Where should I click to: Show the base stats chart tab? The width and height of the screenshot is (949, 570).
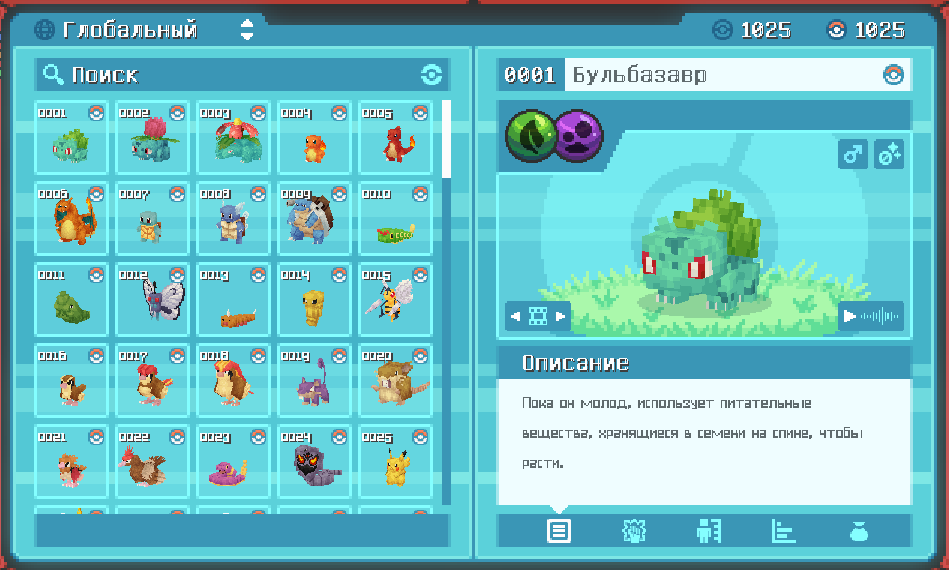click(784, 531)
